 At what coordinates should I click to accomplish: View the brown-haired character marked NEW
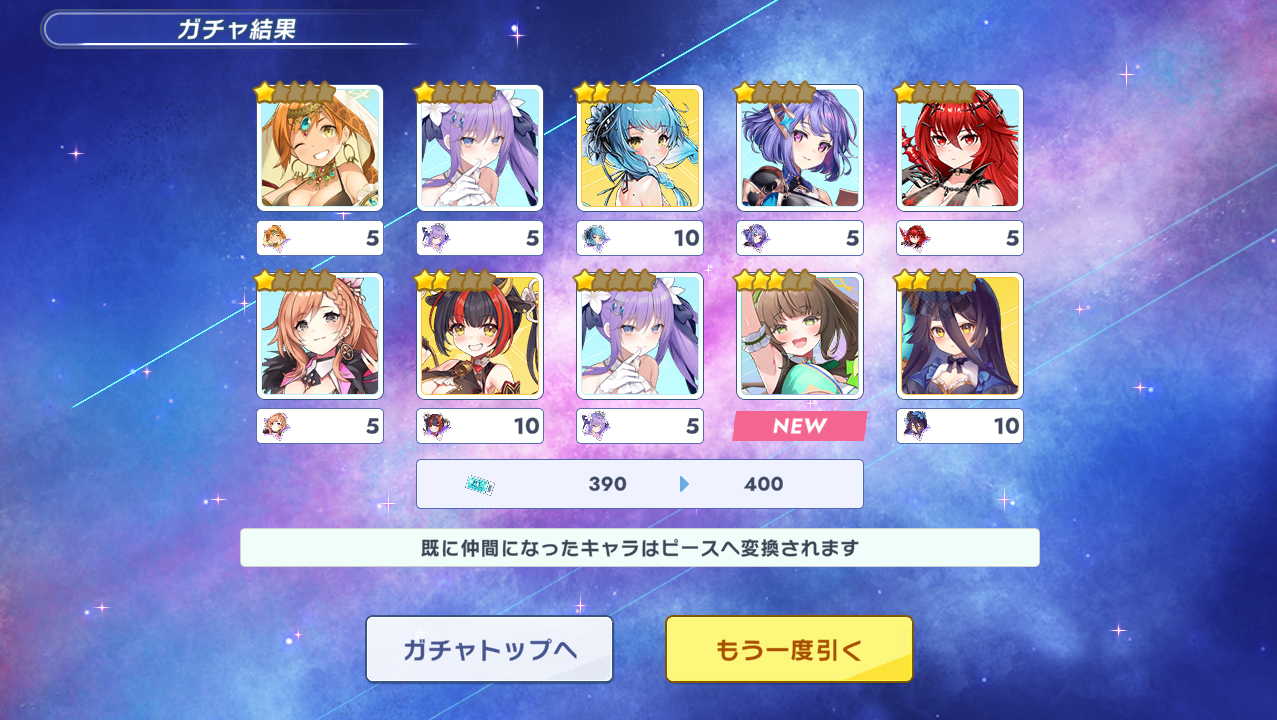pyautogui.click(x=800, y=336)
